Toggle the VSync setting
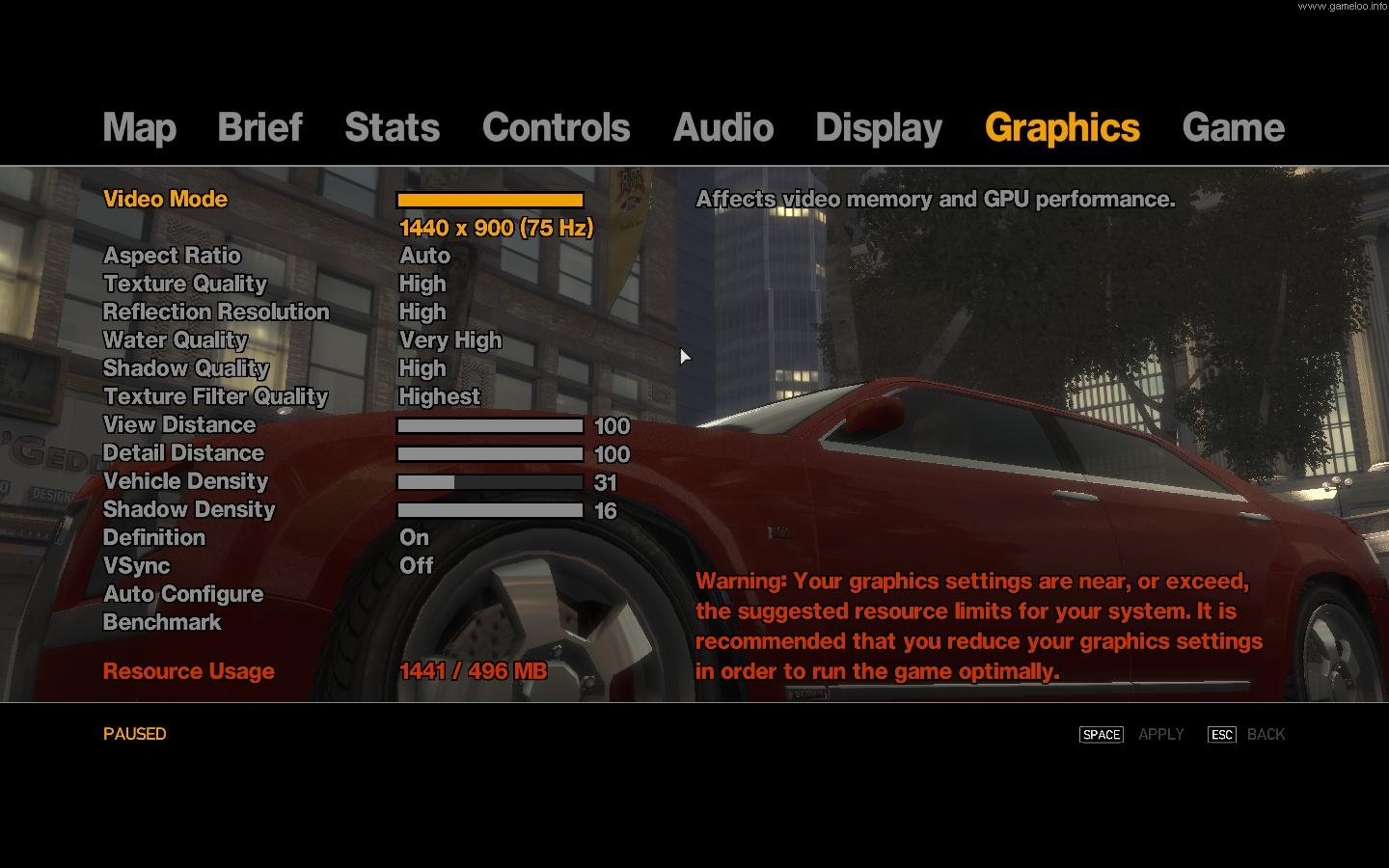The height and width of the screenshot is (868, 1389). click(x=136, y=566)
